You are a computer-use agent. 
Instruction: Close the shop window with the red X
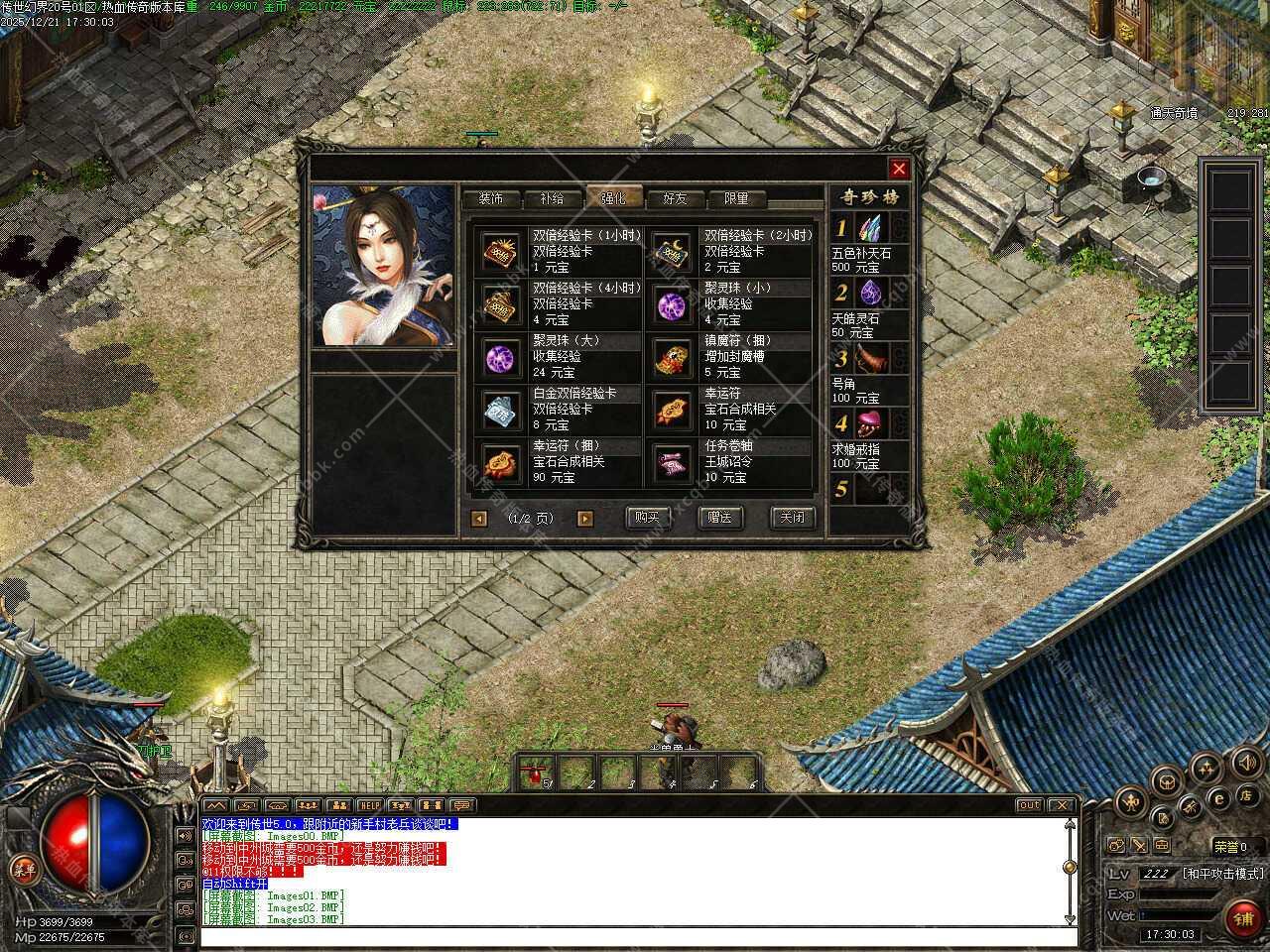pos(899,169)
